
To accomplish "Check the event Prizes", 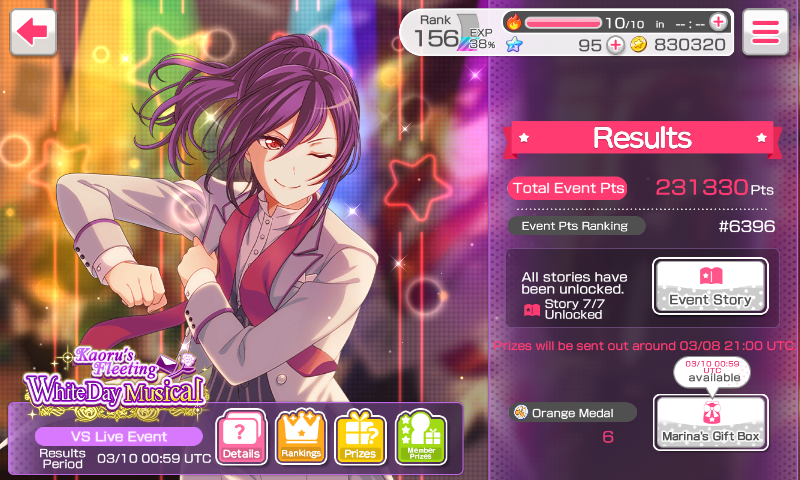I will 360,439.
